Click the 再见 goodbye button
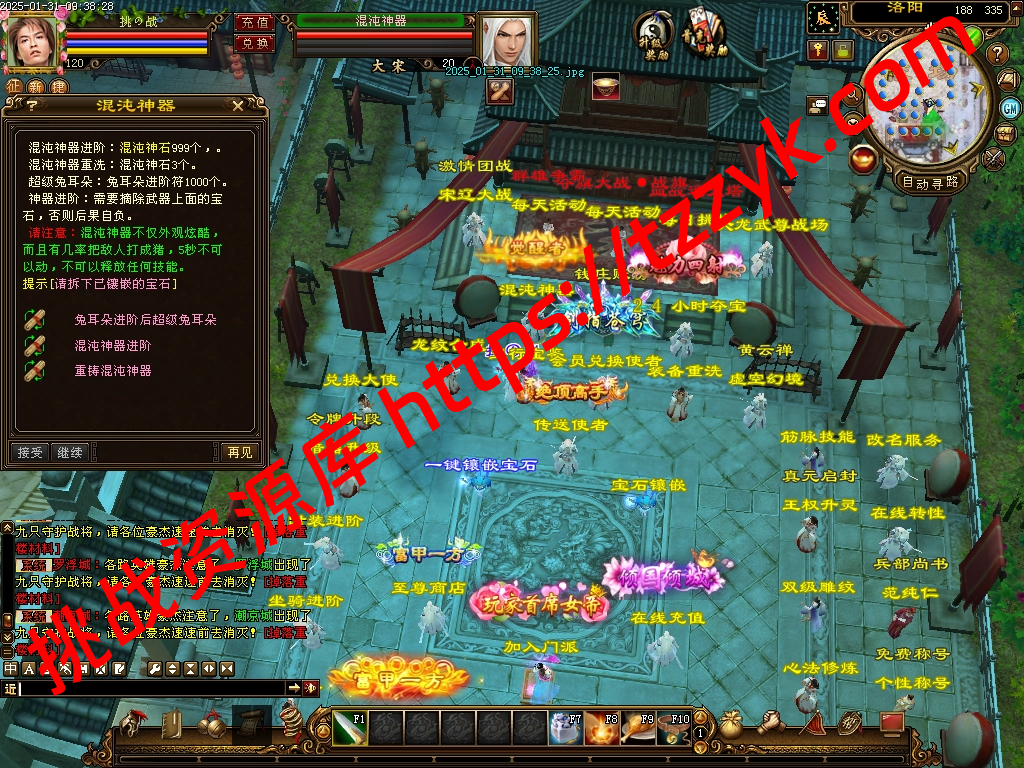The image size is (1024, 768). pos(240,452)
